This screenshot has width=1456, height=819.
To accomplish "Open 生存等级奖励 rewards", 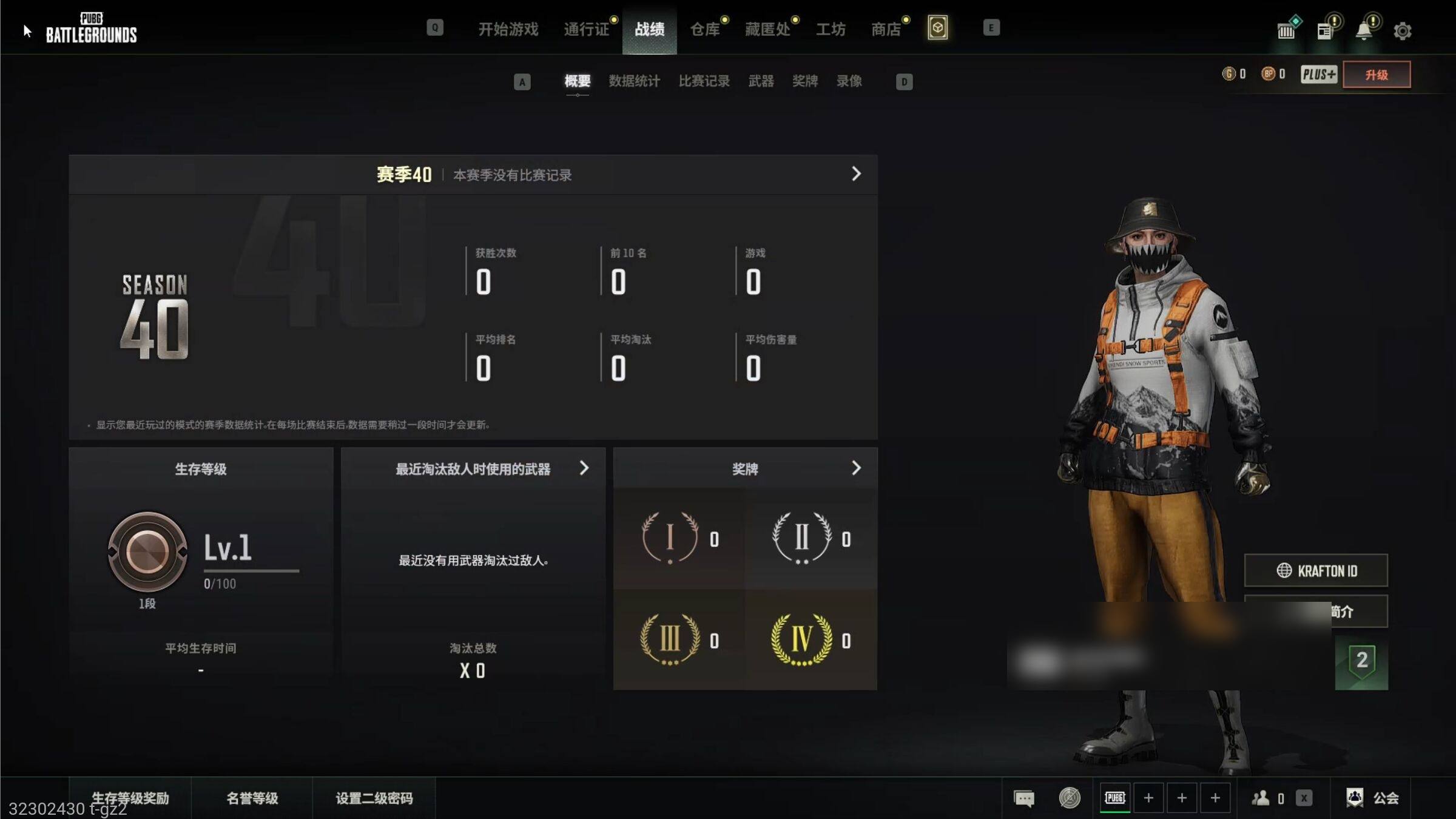I will coord(130,798).
